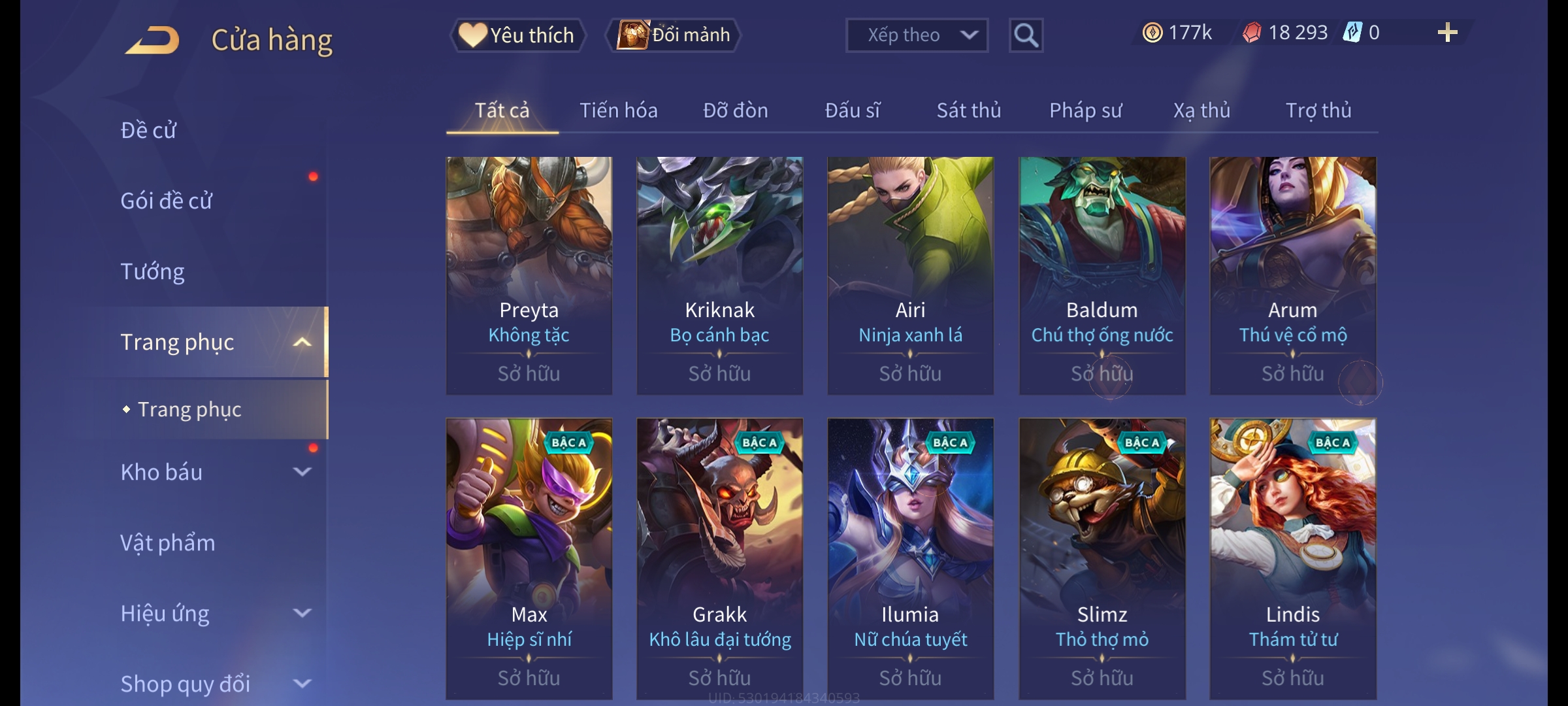Select the Sát thủ category tab
This screenshot has height=706, width=1568.
[x=968, y=110]
